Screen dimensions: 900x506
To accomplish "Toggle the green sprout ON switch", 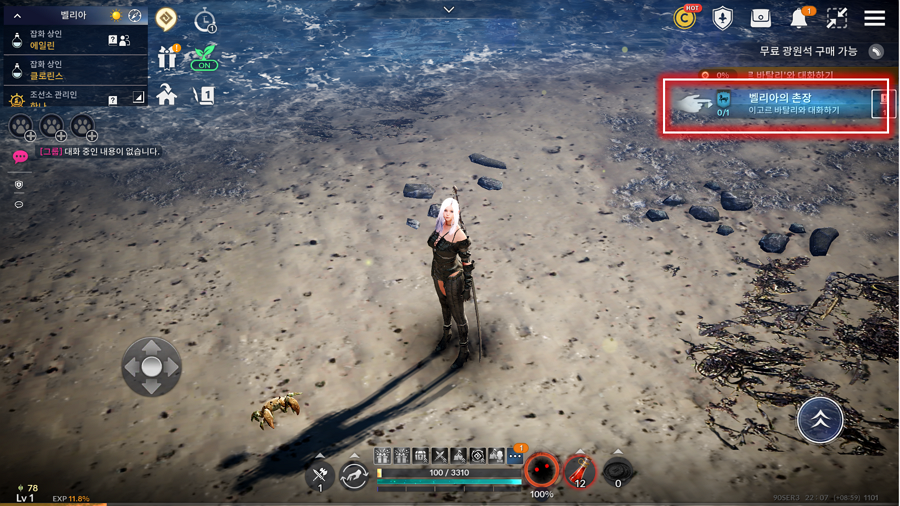I will 204,58.
